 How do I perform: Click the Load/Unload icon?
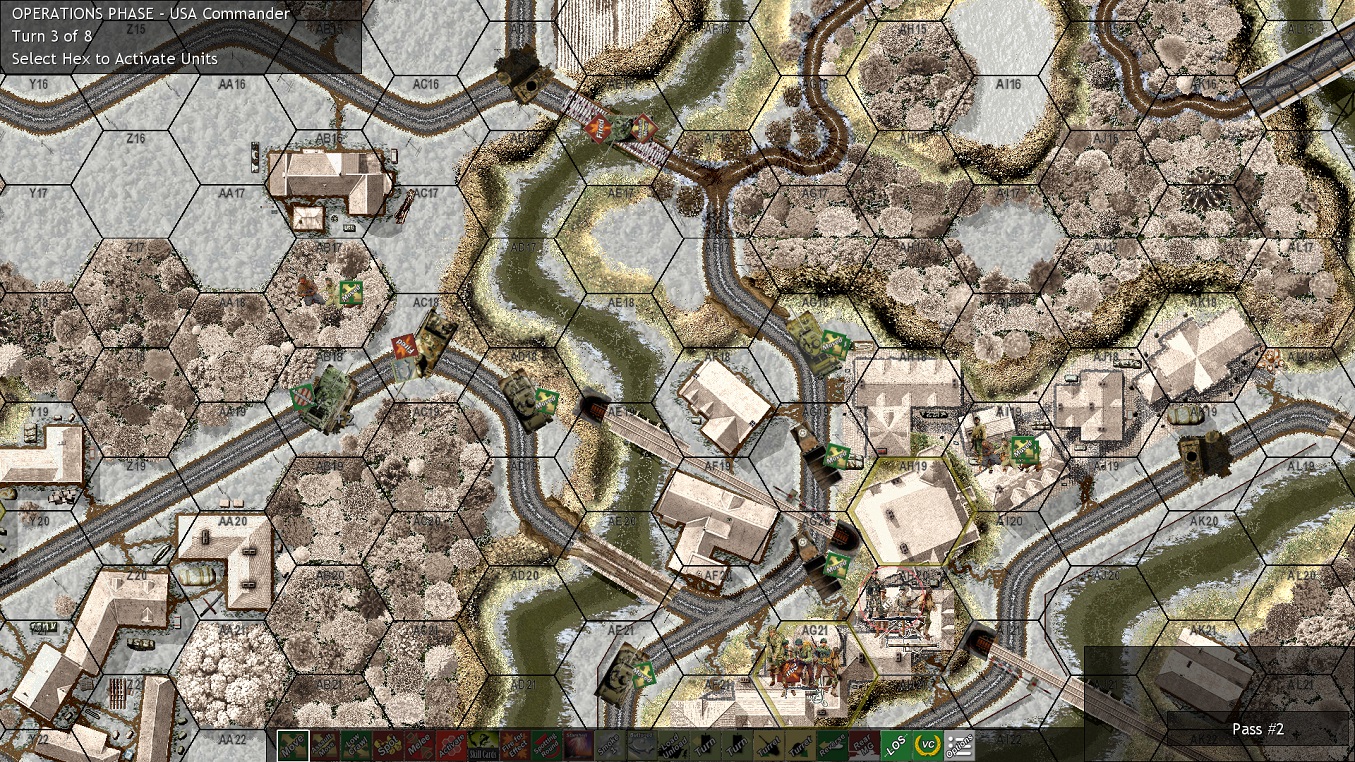pos(671,746)
